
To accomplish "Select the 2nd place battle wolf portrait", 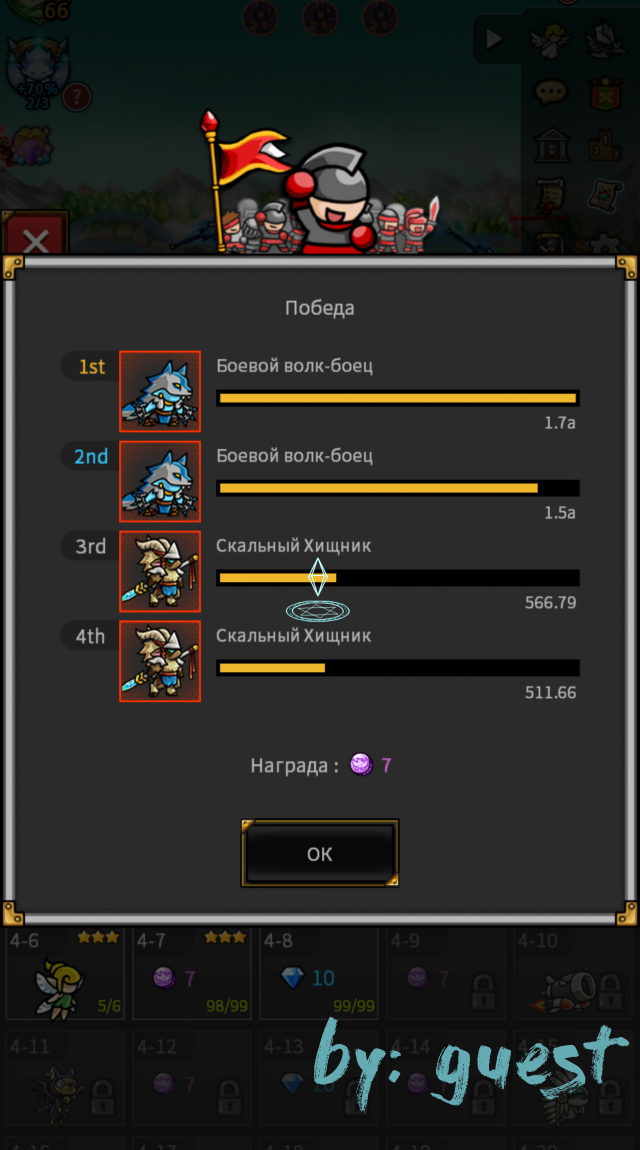I will pyautogui.click(x=160, y=481).
